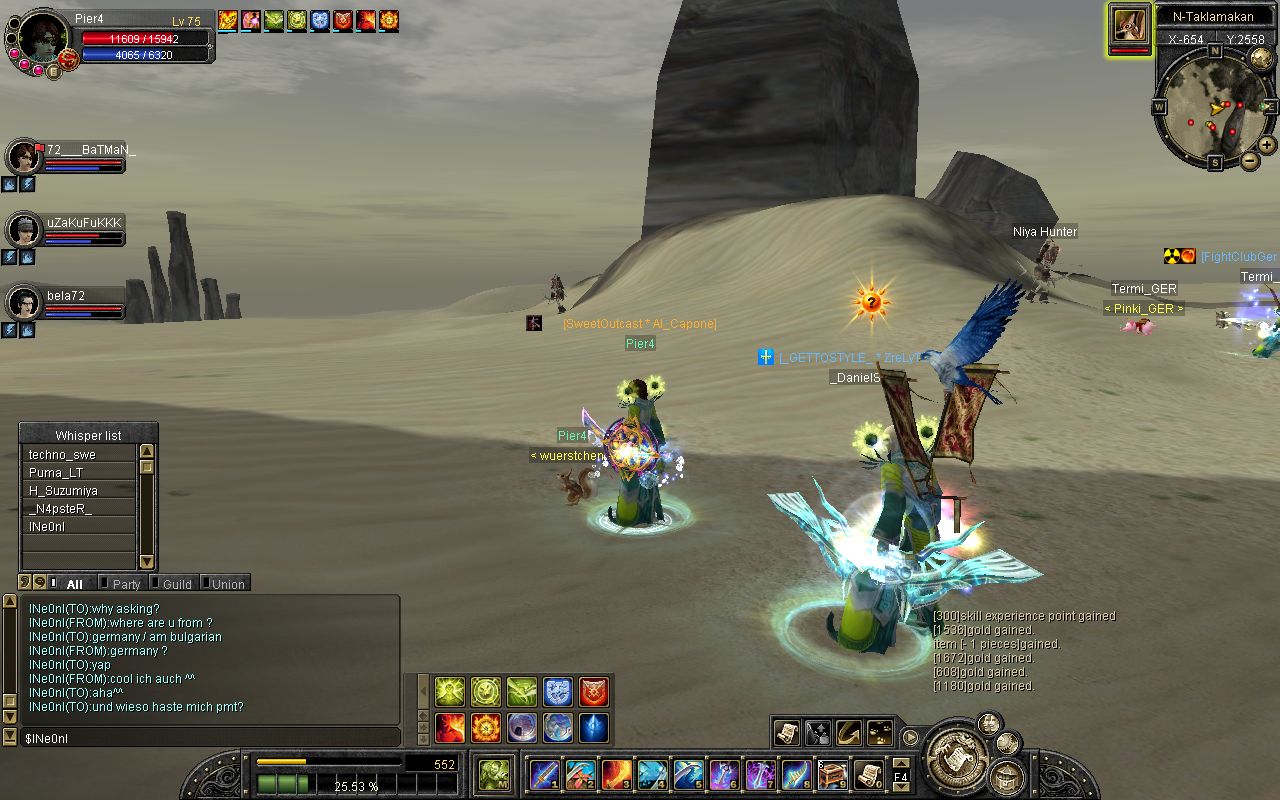Open the Guild chat tab

(177, 584)
